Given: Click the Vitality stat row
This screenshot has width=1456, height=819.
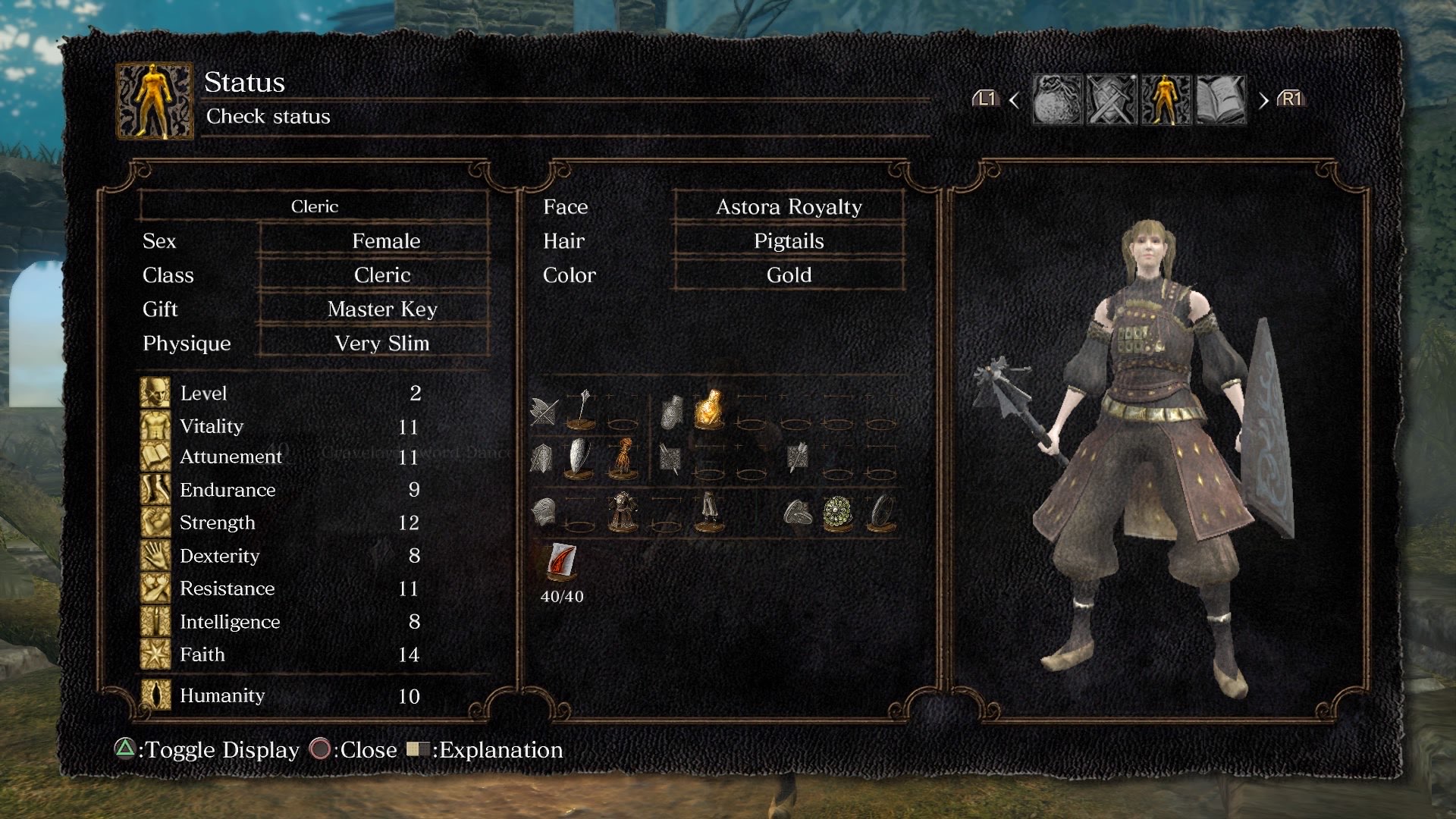Looking at the screenshot, I should (x=300, y=426).
